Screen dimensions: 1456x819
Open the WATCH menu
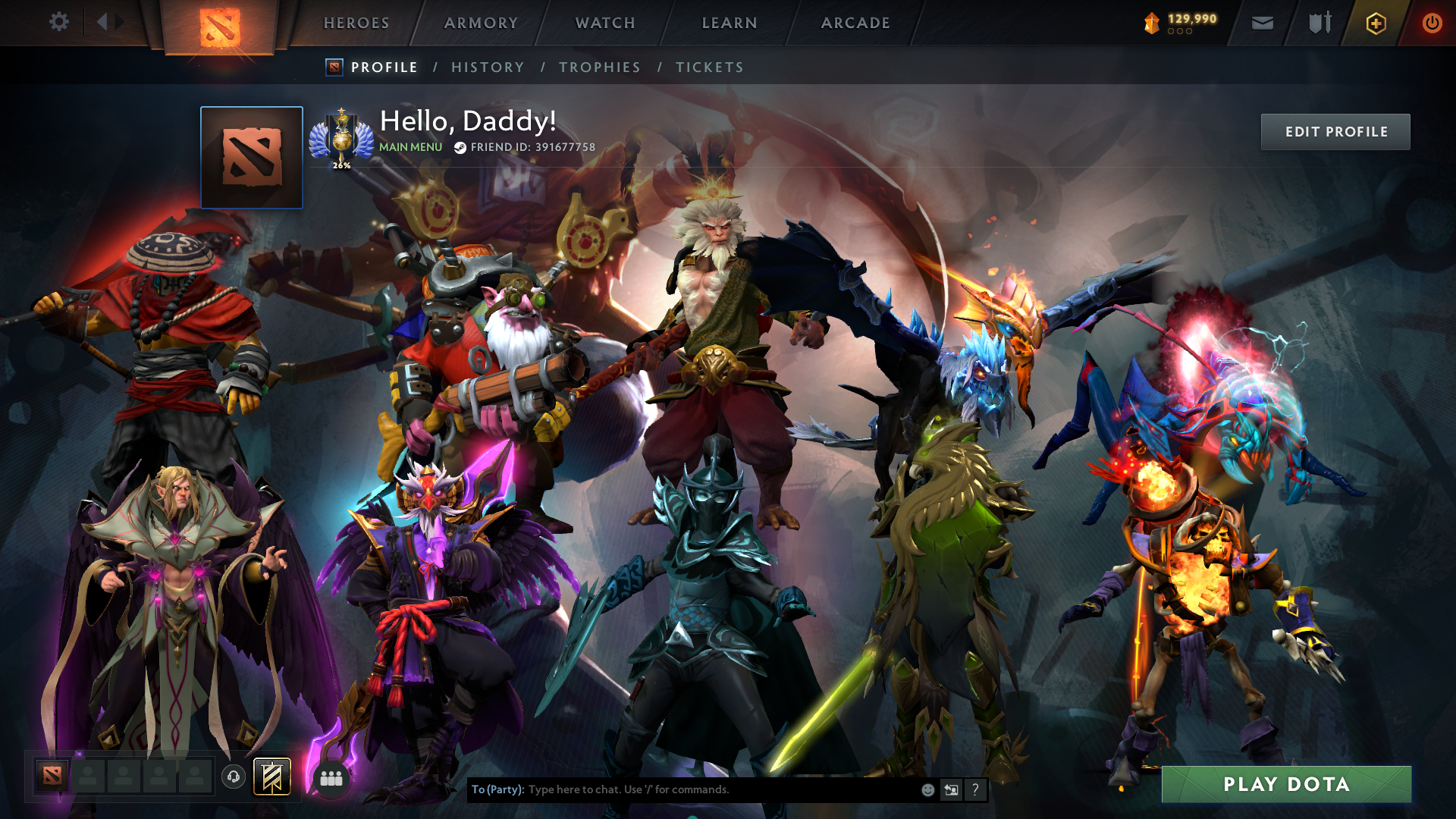click(x=604, y=23)
